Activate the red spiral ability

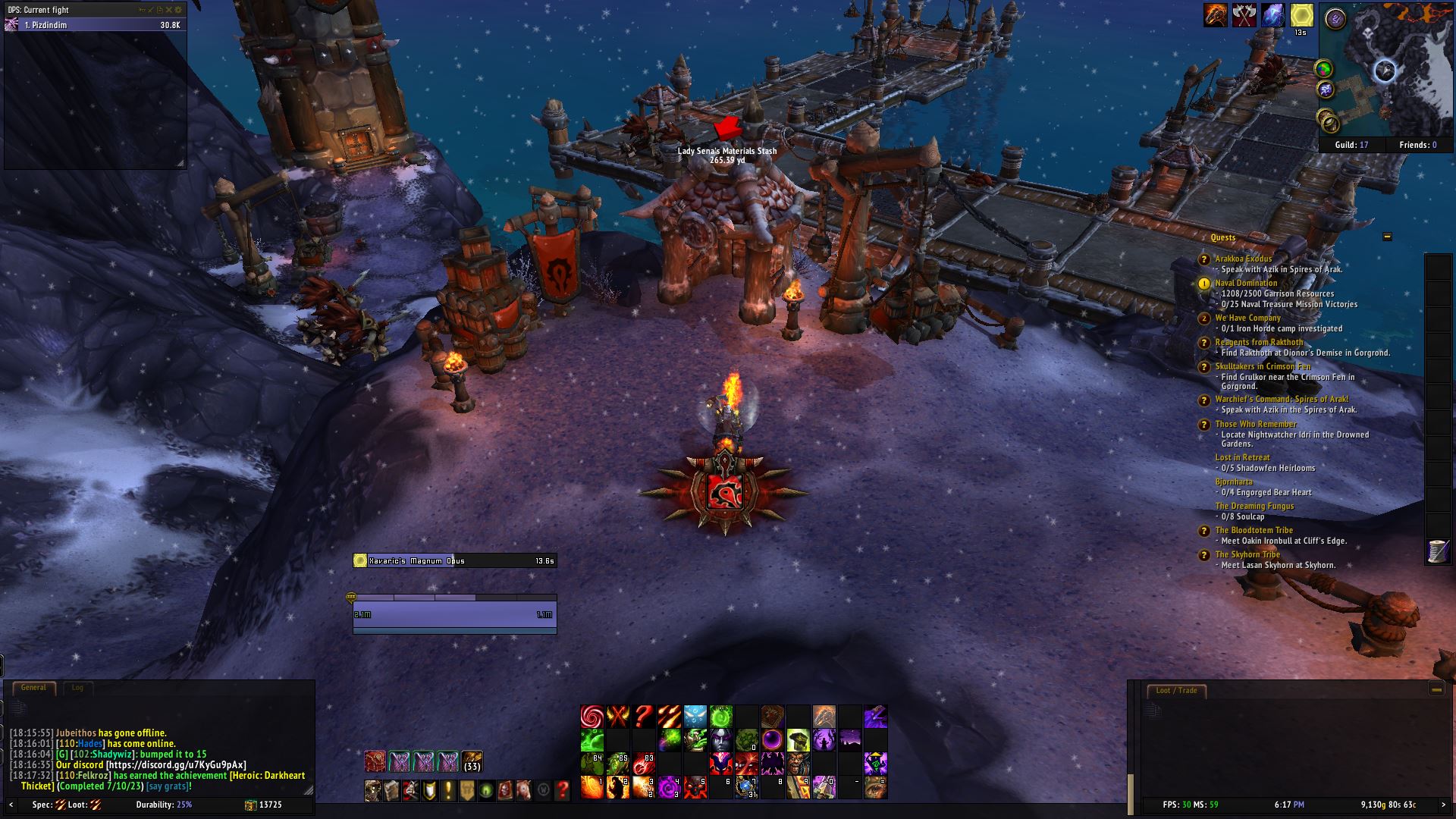[x=592, y=716]
